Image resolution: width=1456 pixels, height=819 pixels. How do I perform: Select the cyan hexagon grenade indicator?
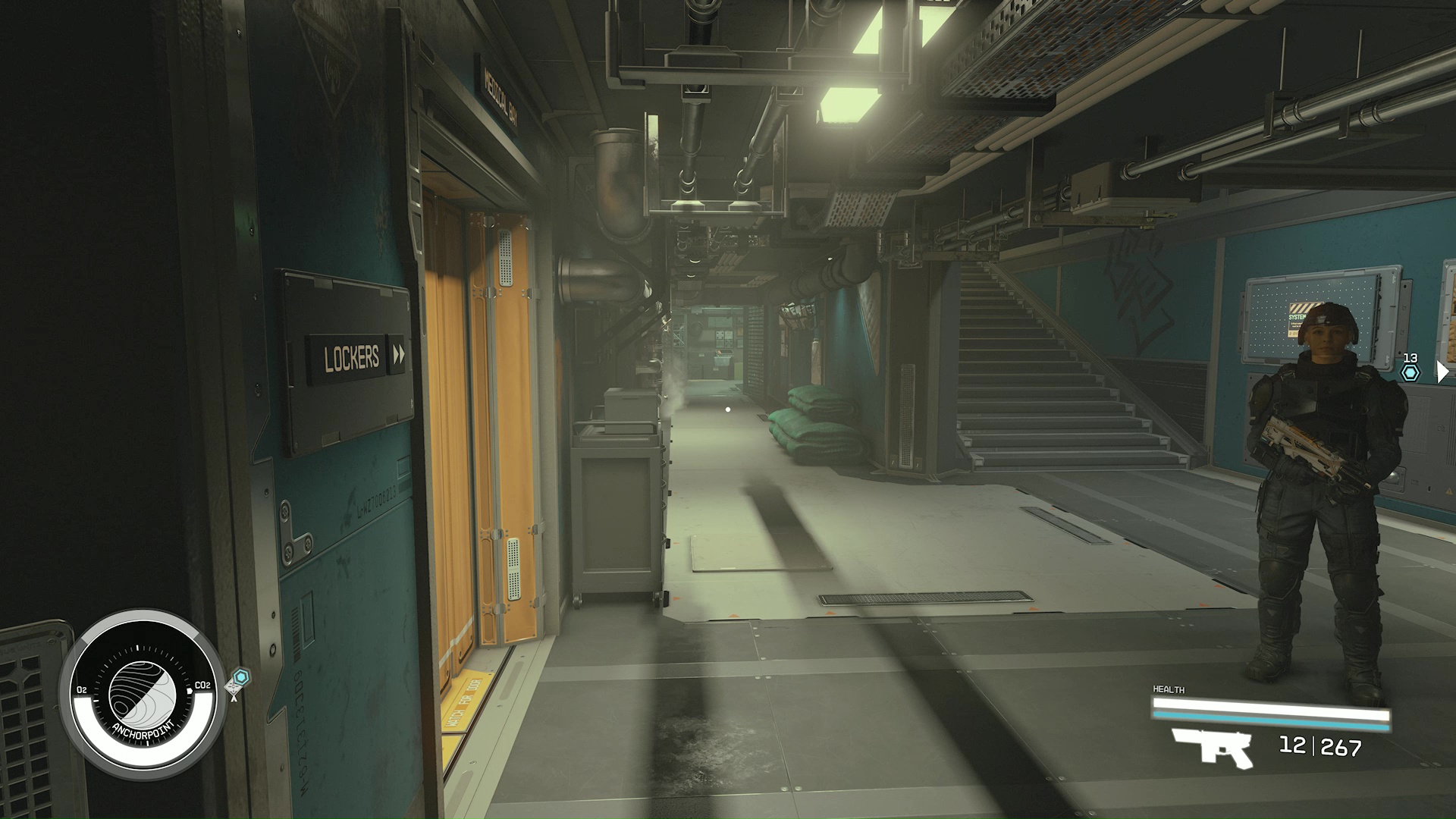coord(1409,372)
